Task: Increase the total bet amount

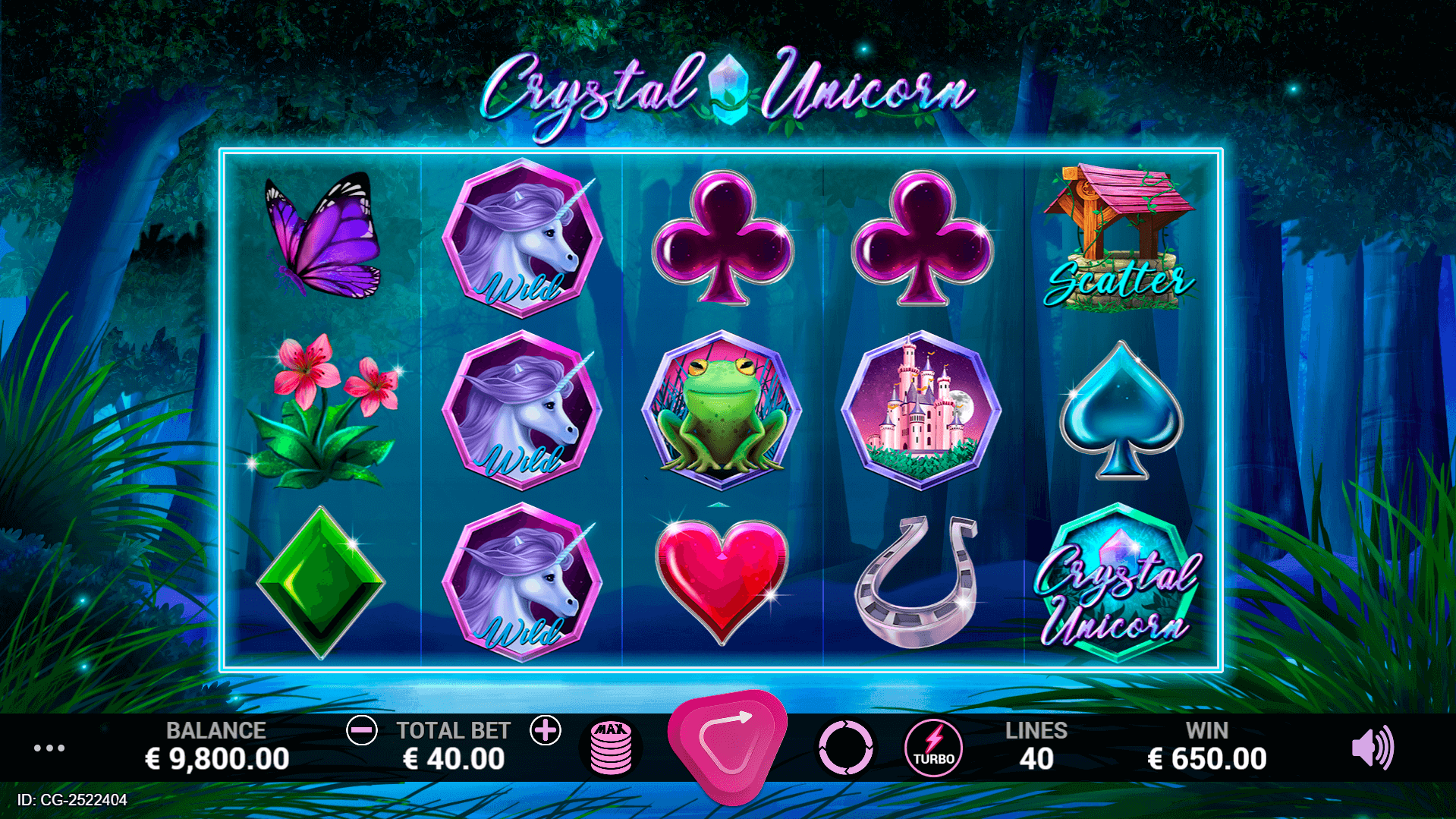Action: 545,731
